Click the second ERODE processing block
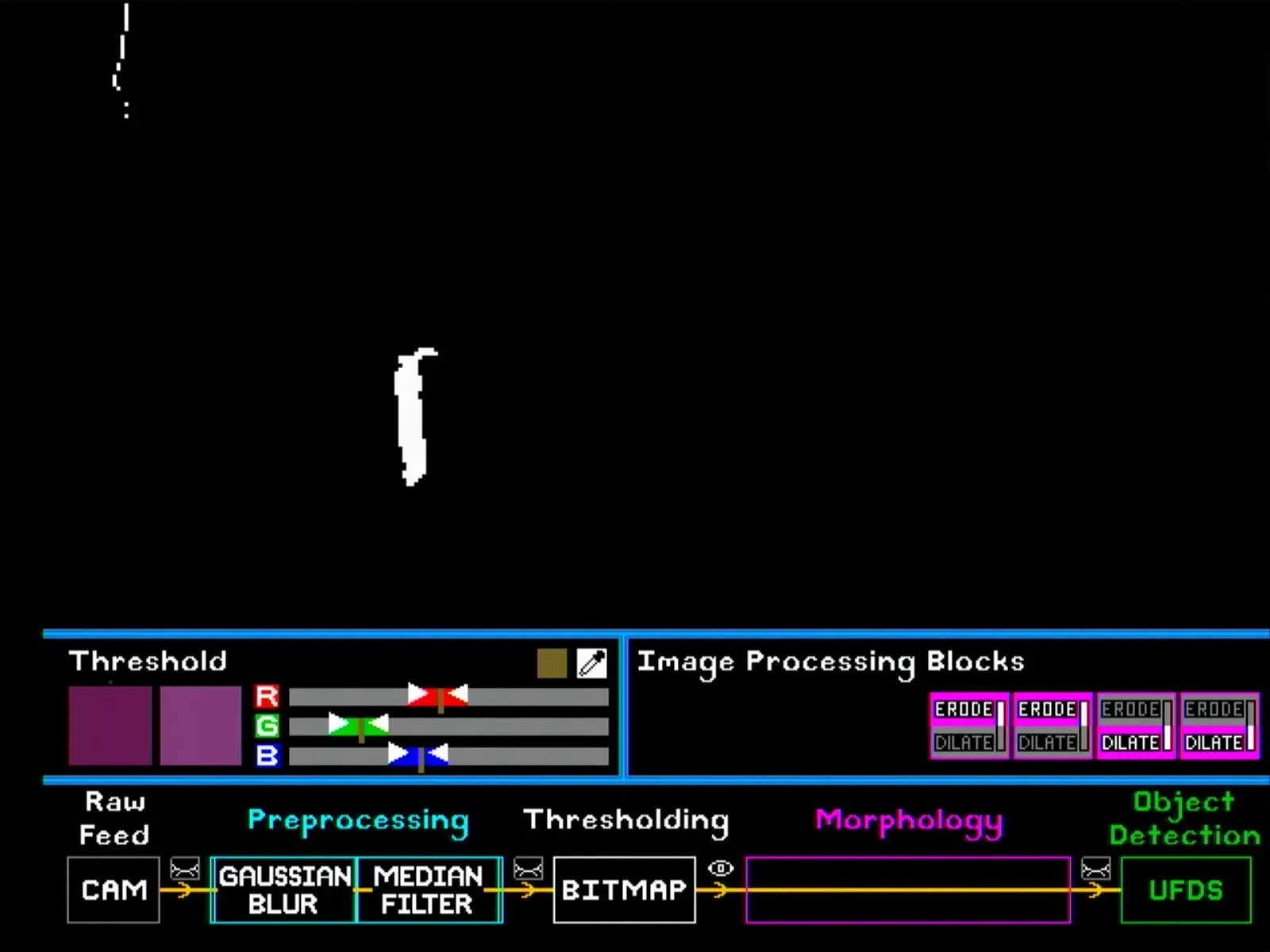1270x952 pixels. coord(1047,710)
